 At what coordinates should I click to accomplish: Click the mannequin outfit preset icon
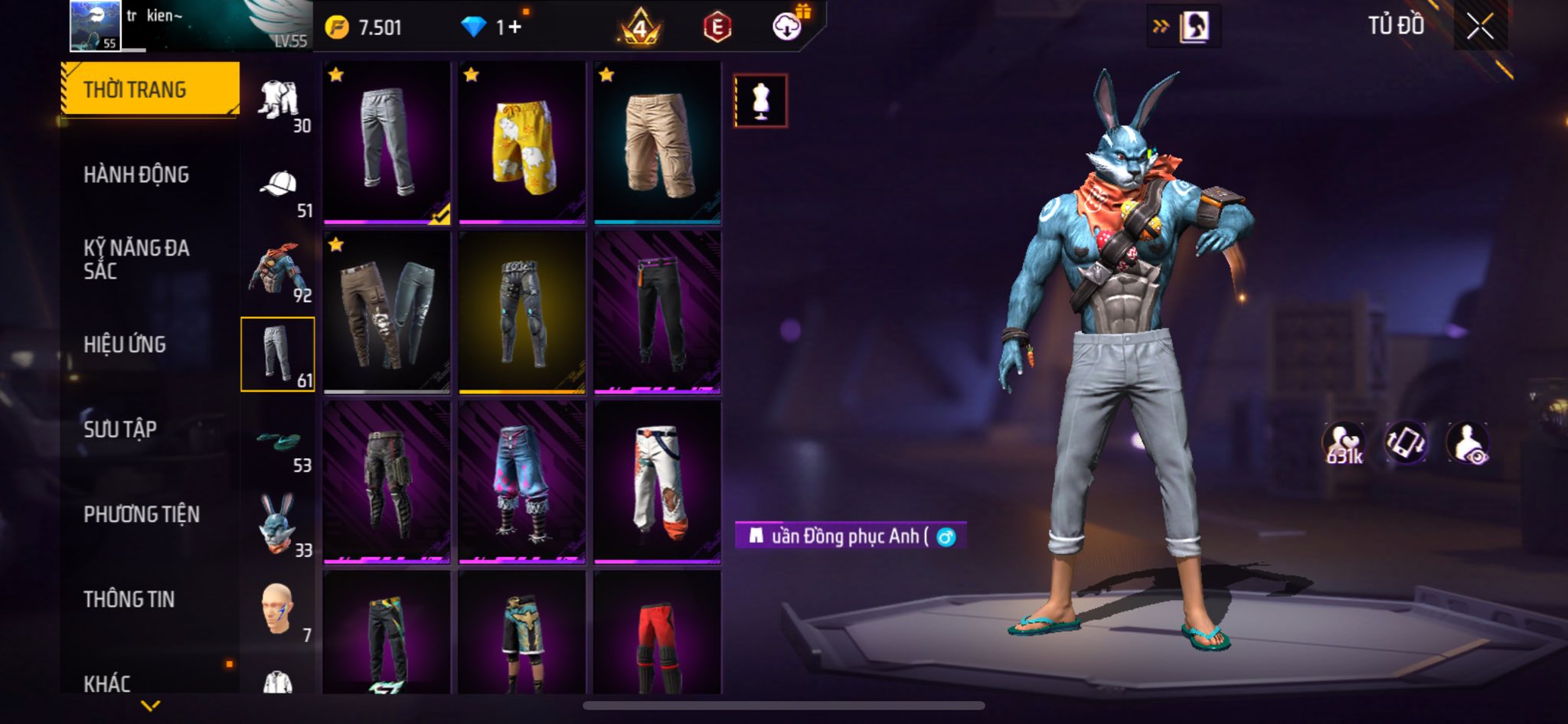(x=760, y=100)
